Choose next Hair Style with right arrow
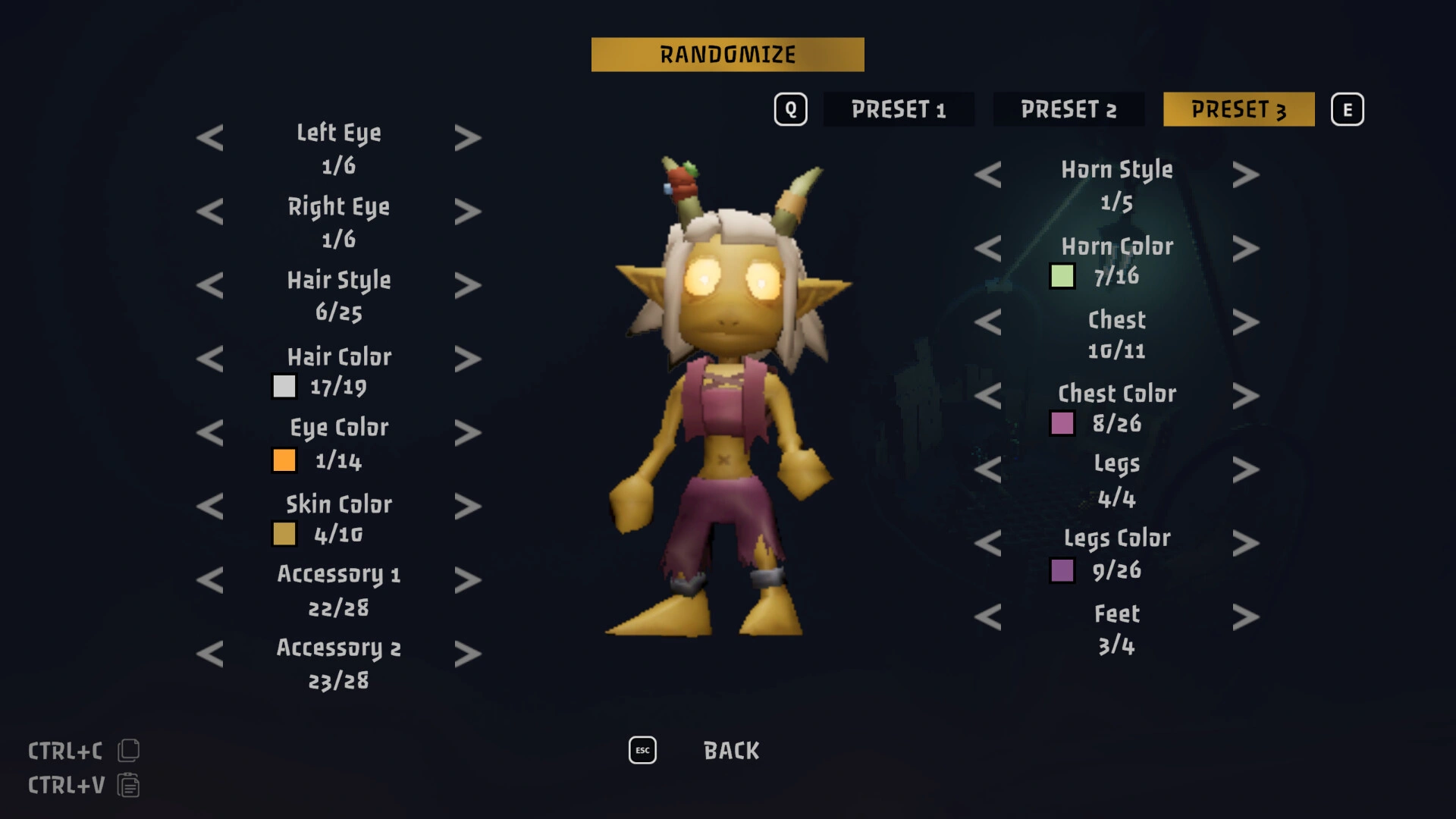Image resolution: width=1456 pixels, height=819 pixels. coord(468,285)
